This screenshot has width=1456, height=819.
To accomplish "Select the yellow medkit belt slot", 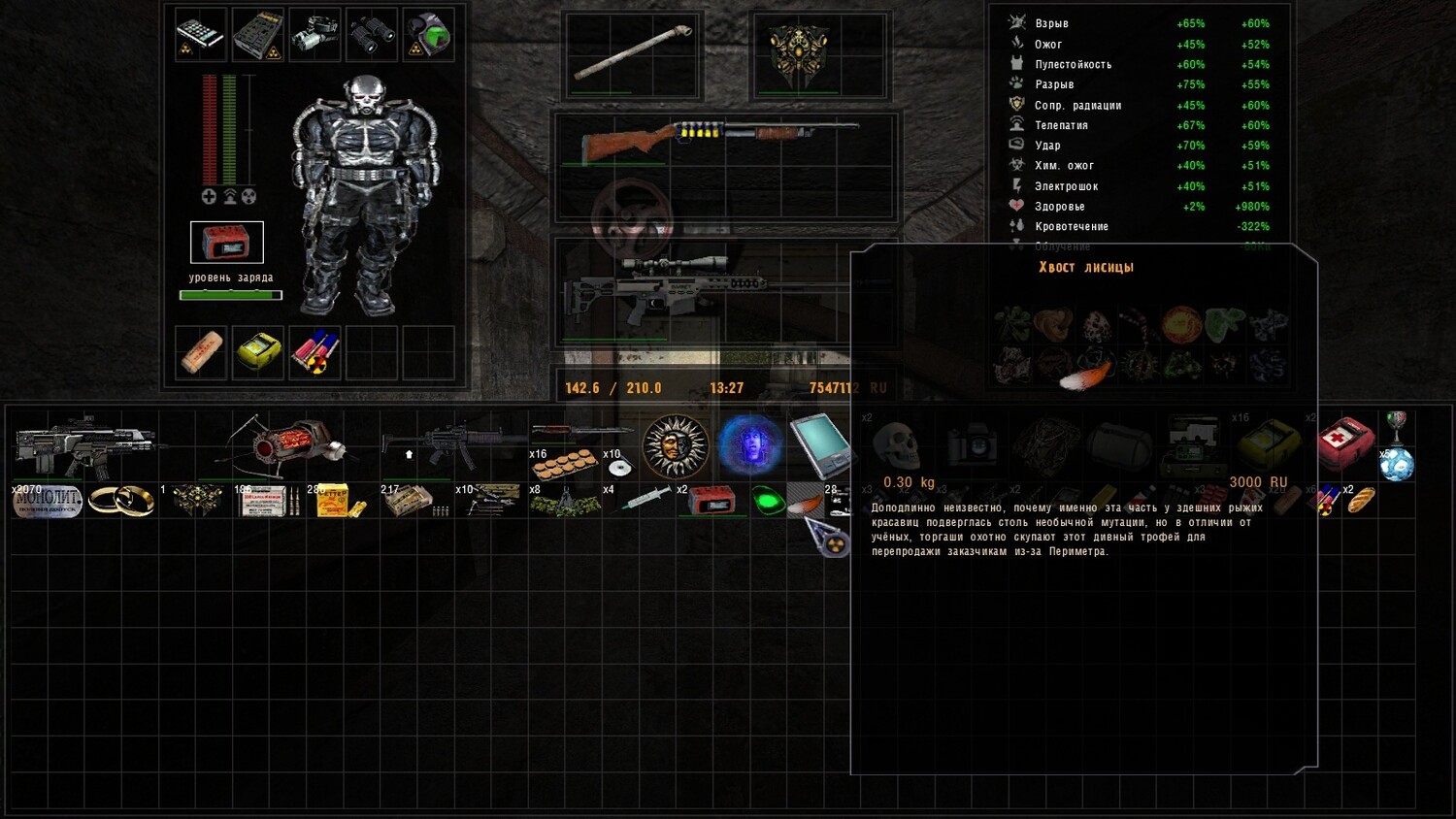I will coord(258,351).
